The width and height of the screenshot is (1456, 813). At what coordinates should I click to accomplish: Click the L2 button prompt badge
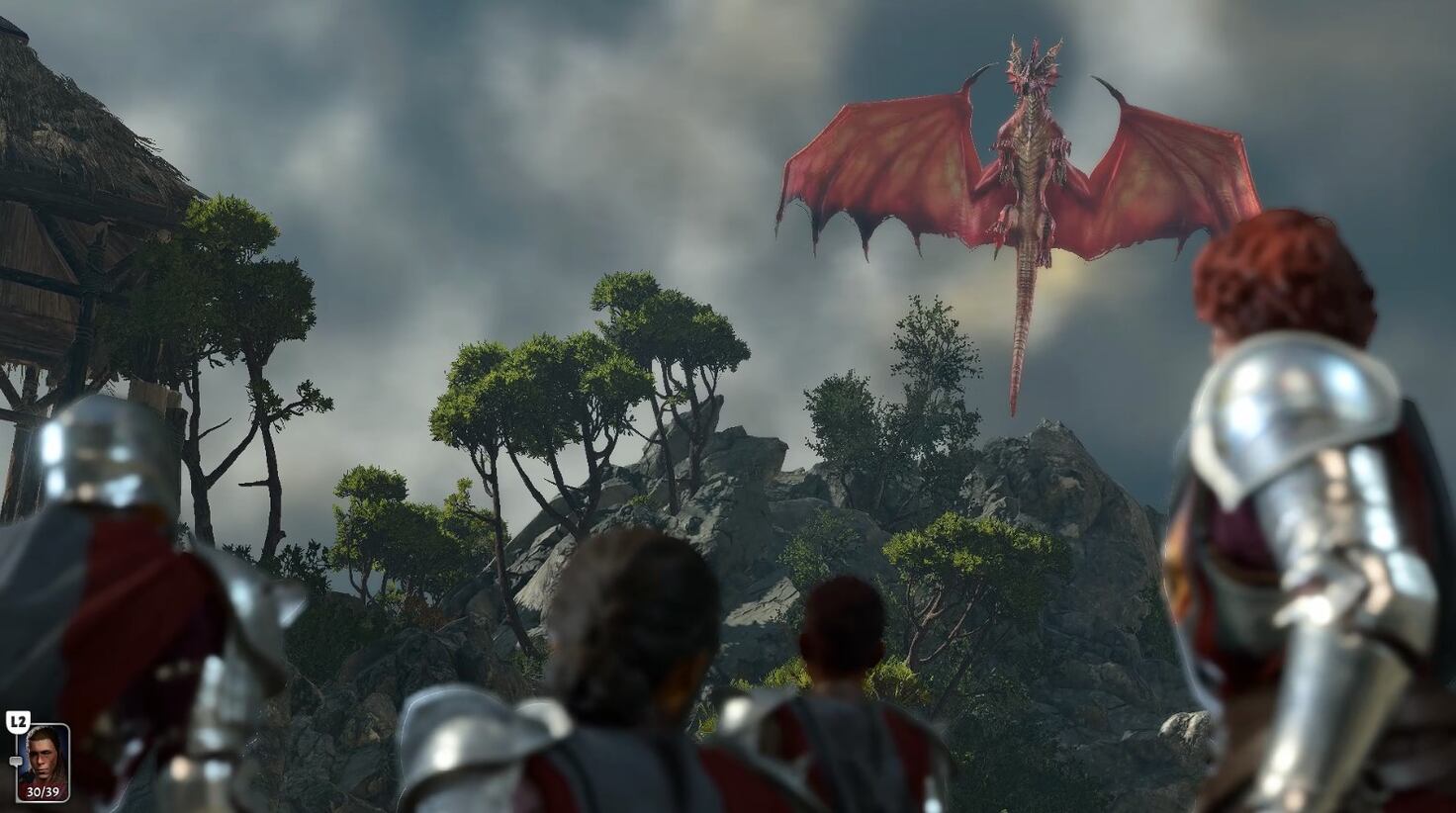[x=18, y=720]
